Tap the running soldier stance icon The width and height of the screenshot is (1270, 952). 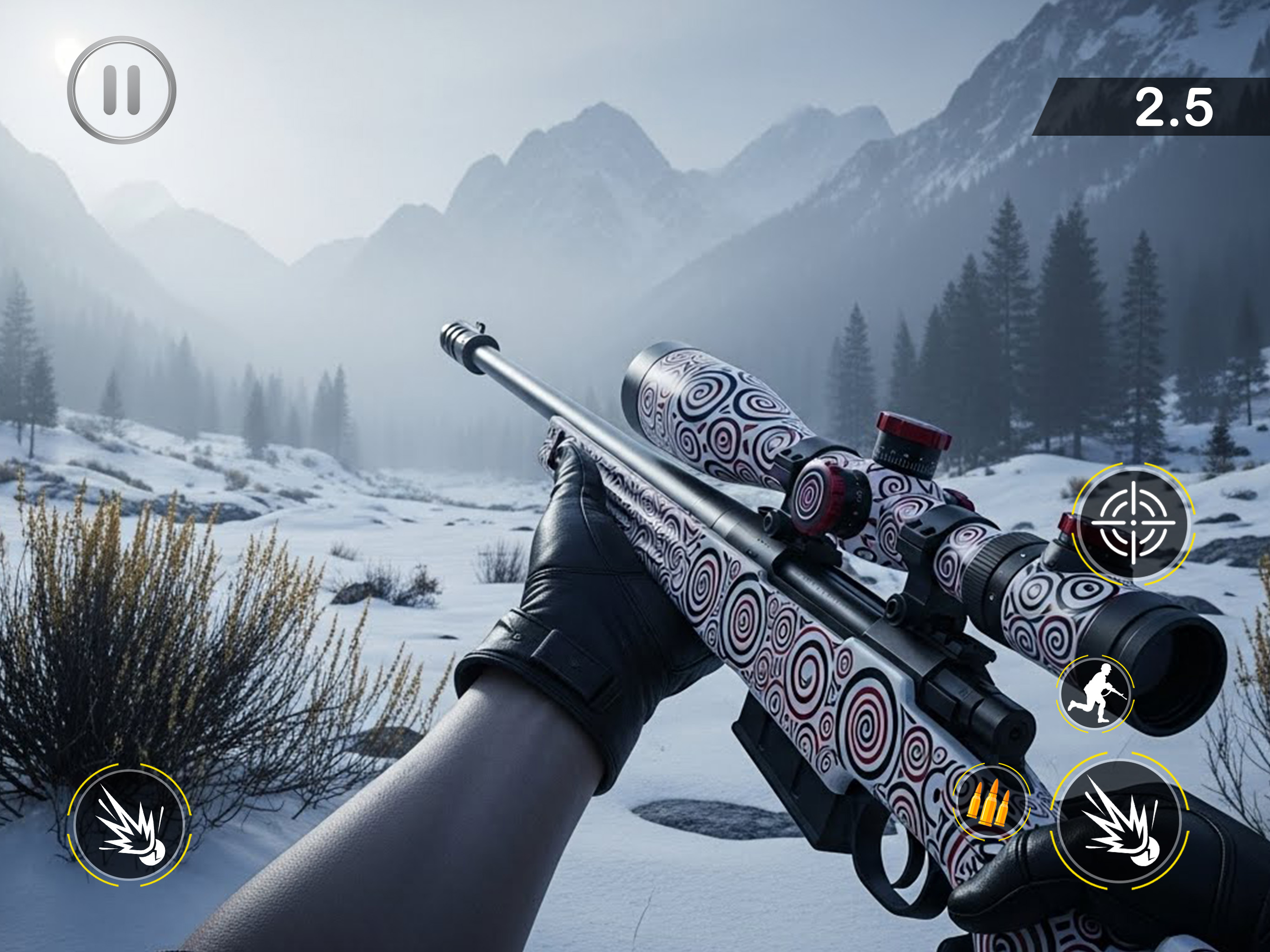coord(1095,694)
